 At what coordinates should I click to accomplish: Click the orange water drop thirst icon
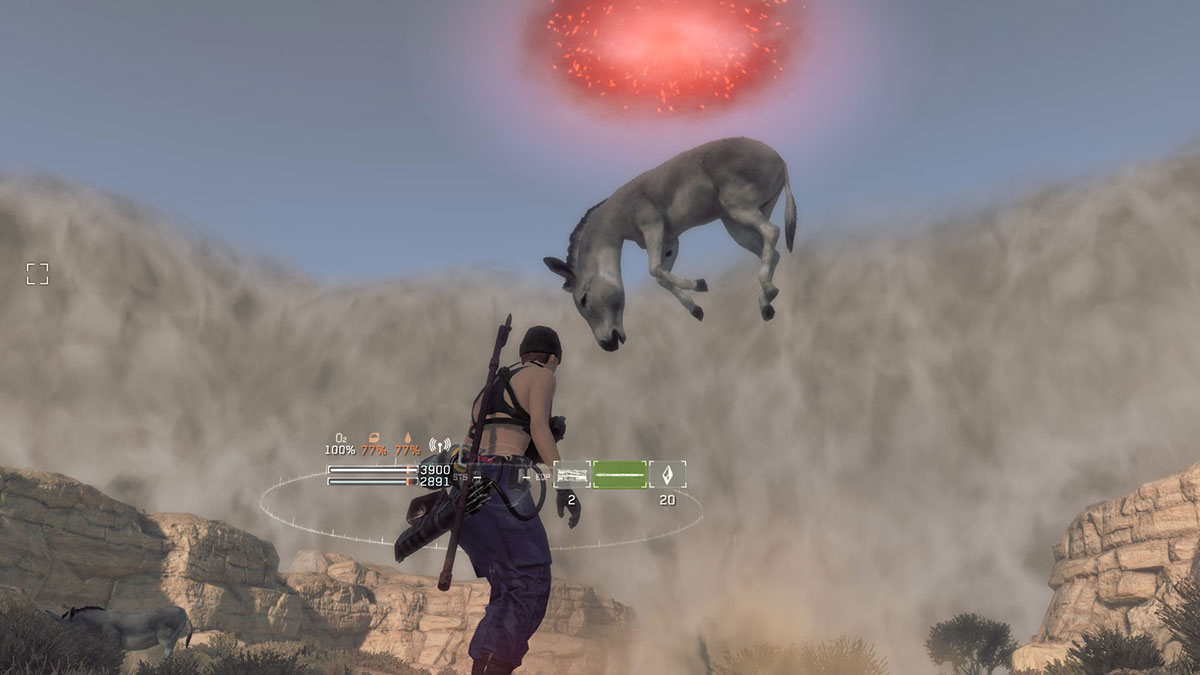(x=406, y=437)
